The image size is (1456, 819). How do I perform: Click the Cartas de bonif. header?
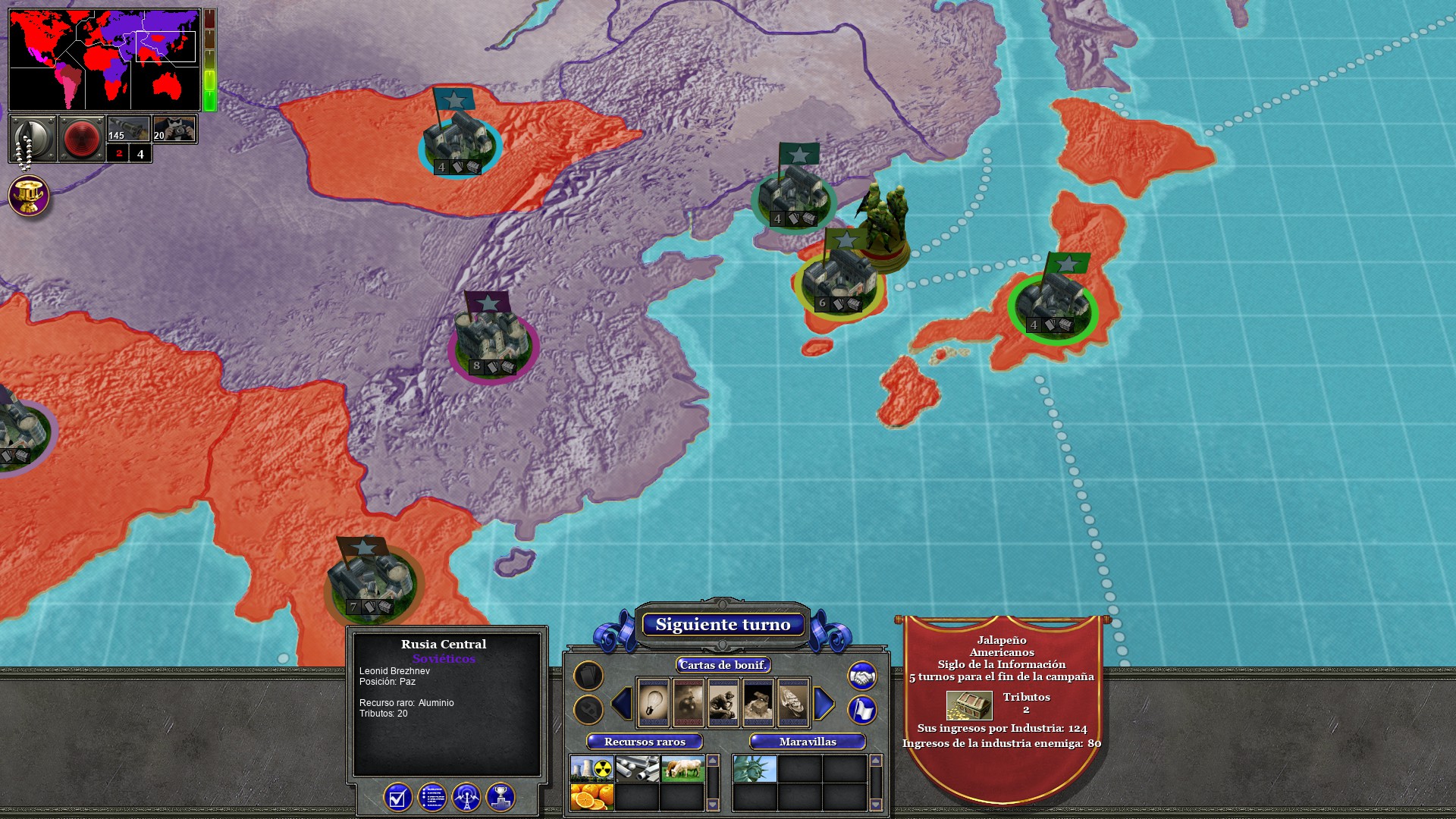(x=723, y=665)
